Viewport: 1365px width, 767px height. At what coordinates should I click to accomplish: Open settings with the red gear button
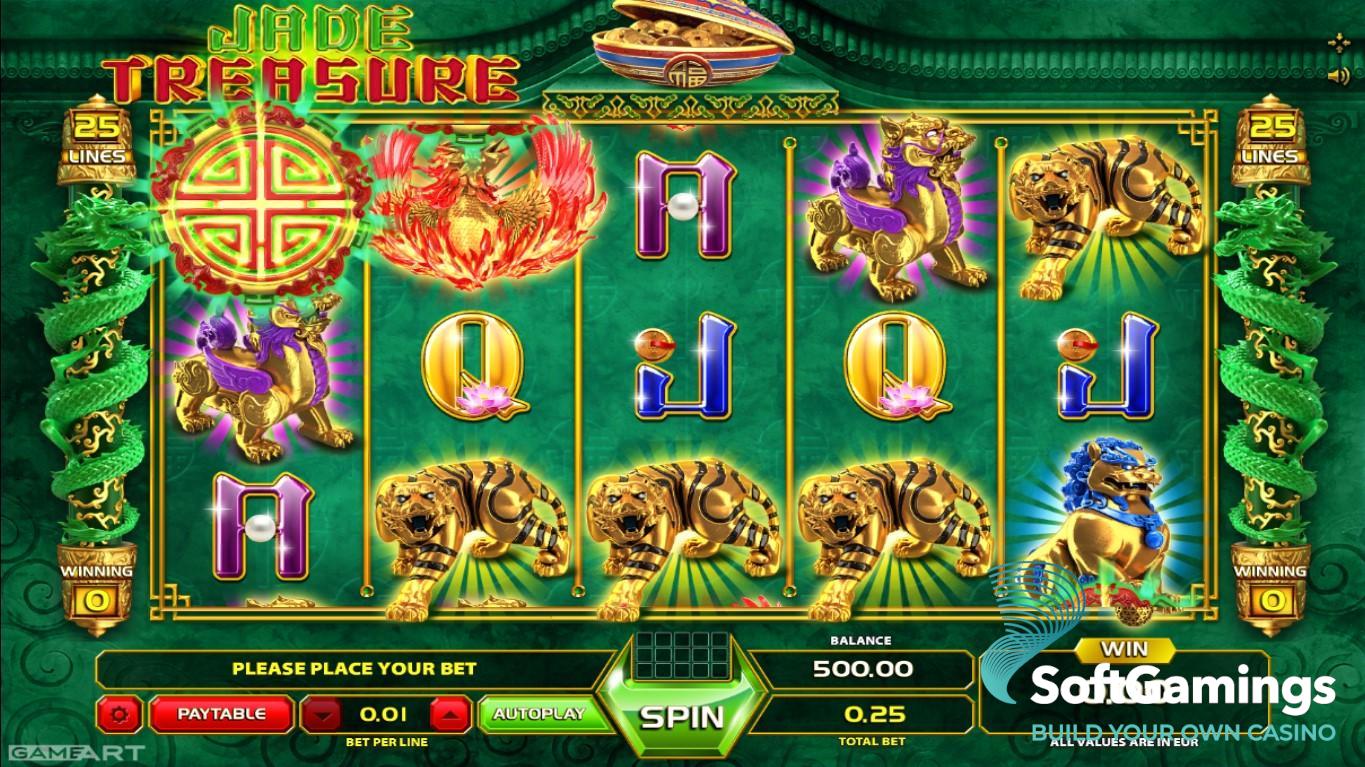122,714
